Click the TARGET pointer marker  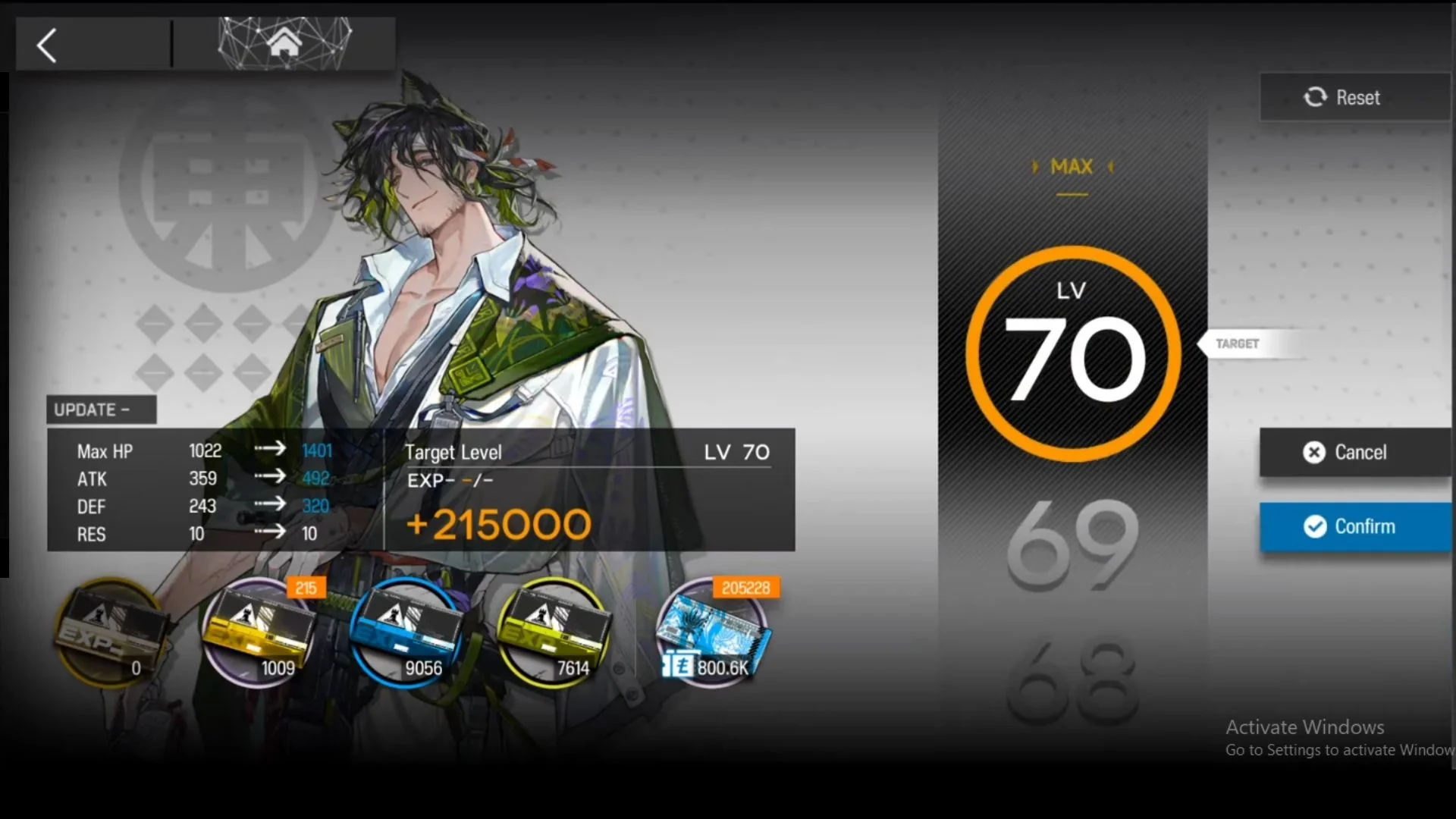tap(1238, 343)
